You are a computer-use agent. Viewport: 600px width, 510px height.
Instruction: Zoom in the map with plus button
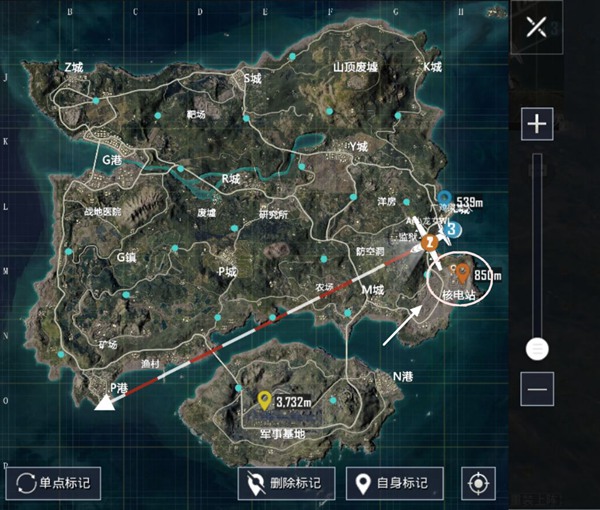tap(537, 124)
